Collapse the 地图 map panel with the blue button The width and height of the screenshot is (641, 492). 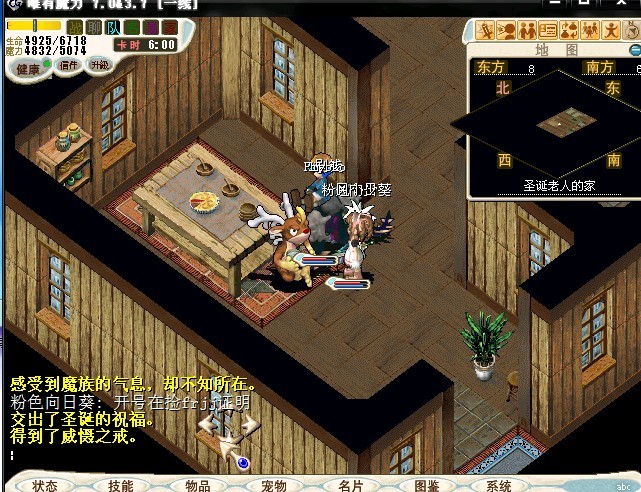pyautogui.click(x=634, y=49)
